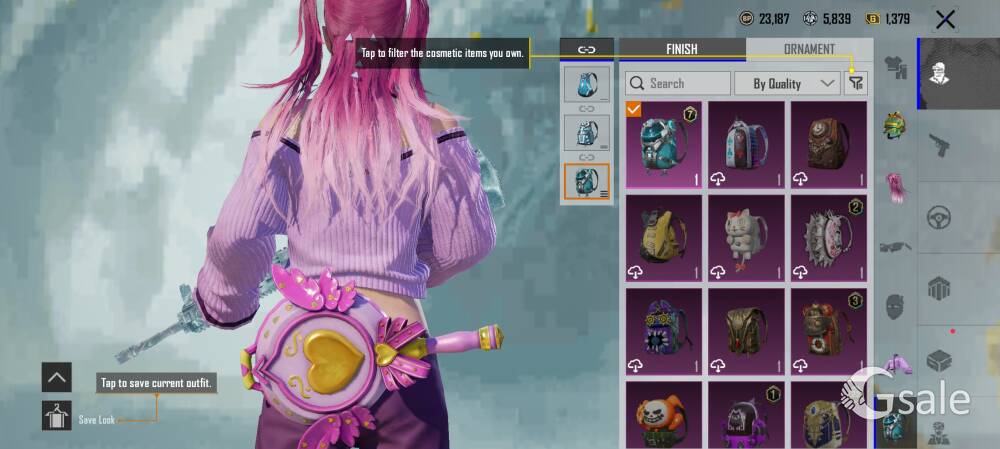Click the backpack search field
The height and width of the screenshot is (449, 1000).
(x=678, y=83)
